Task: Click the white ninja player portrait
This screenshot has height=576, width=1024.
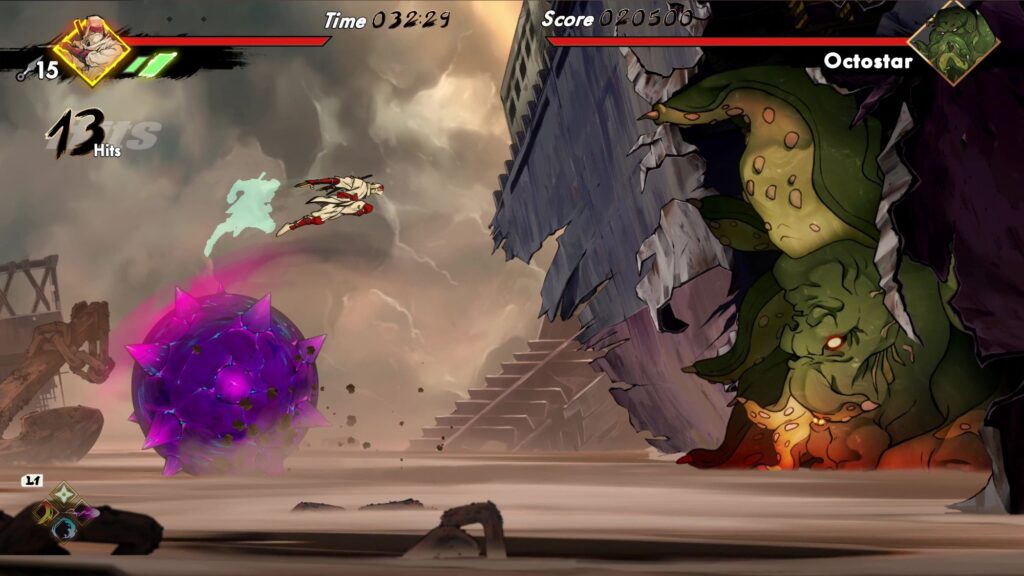Action: click(x=91, y=50)
